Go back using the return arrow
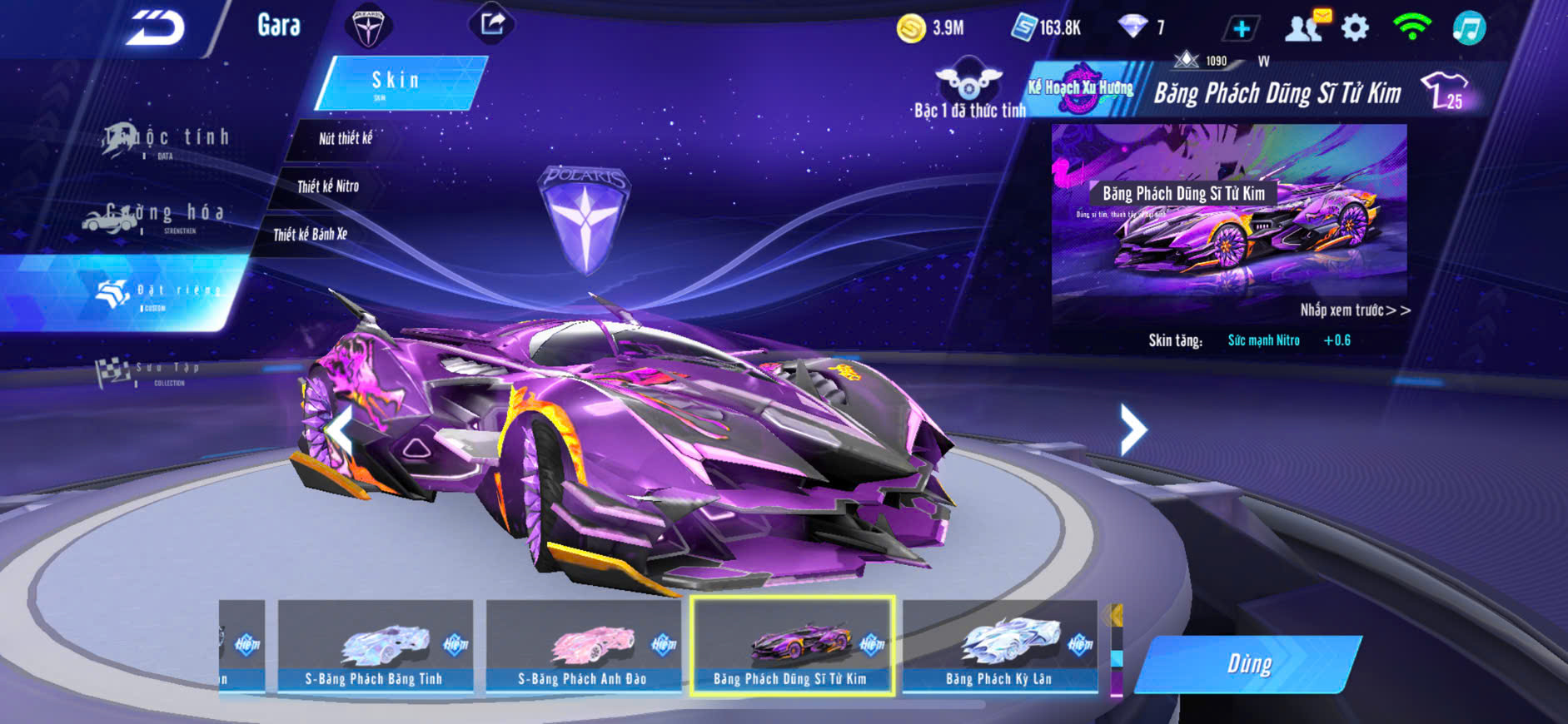This screenshot has width=1568, height=724. [156, 28]
